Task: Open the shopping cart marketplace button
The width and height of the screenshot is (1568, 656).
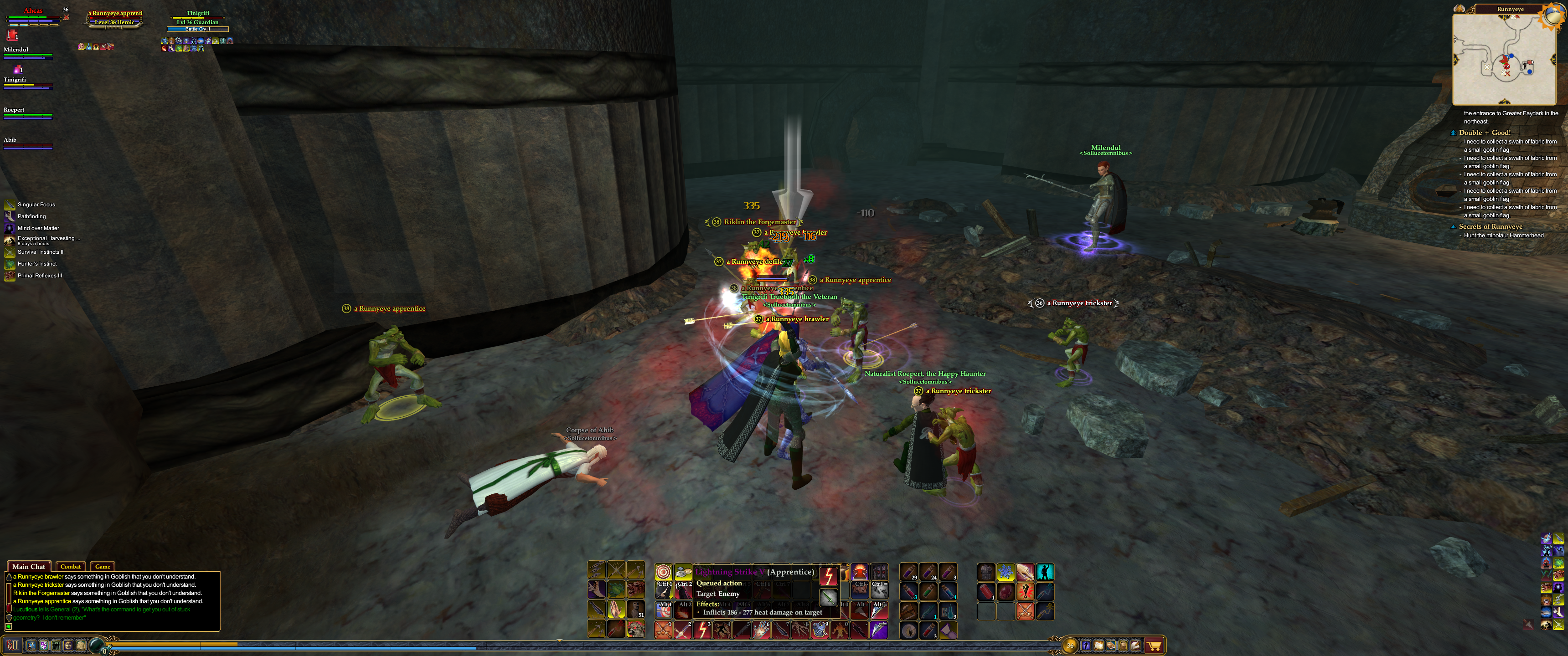Action: [1154, 645]
